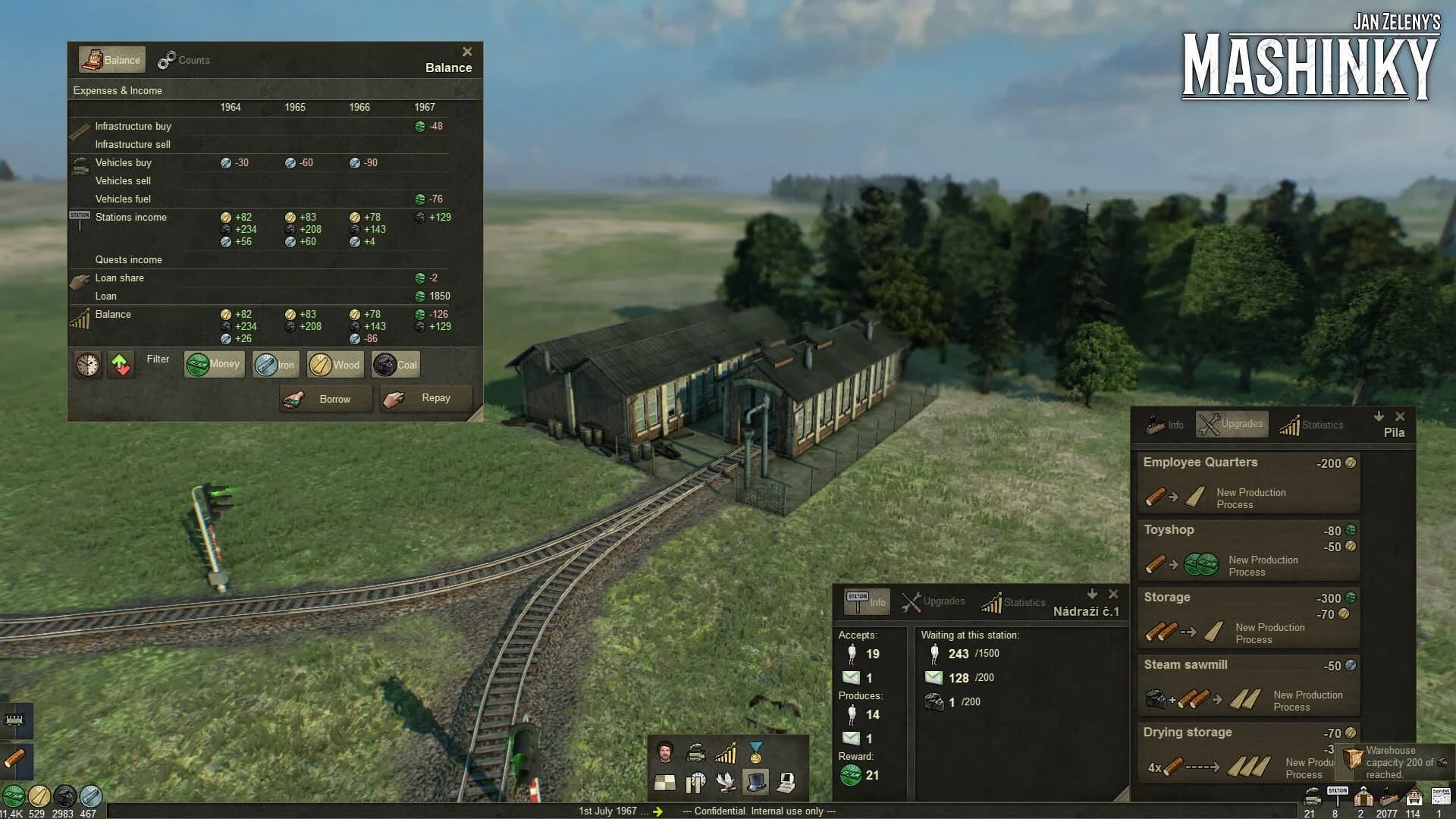This screenshot has height=819, width=1456.
Task: Switch to the Counts tab
Action: tap(184, 59)
